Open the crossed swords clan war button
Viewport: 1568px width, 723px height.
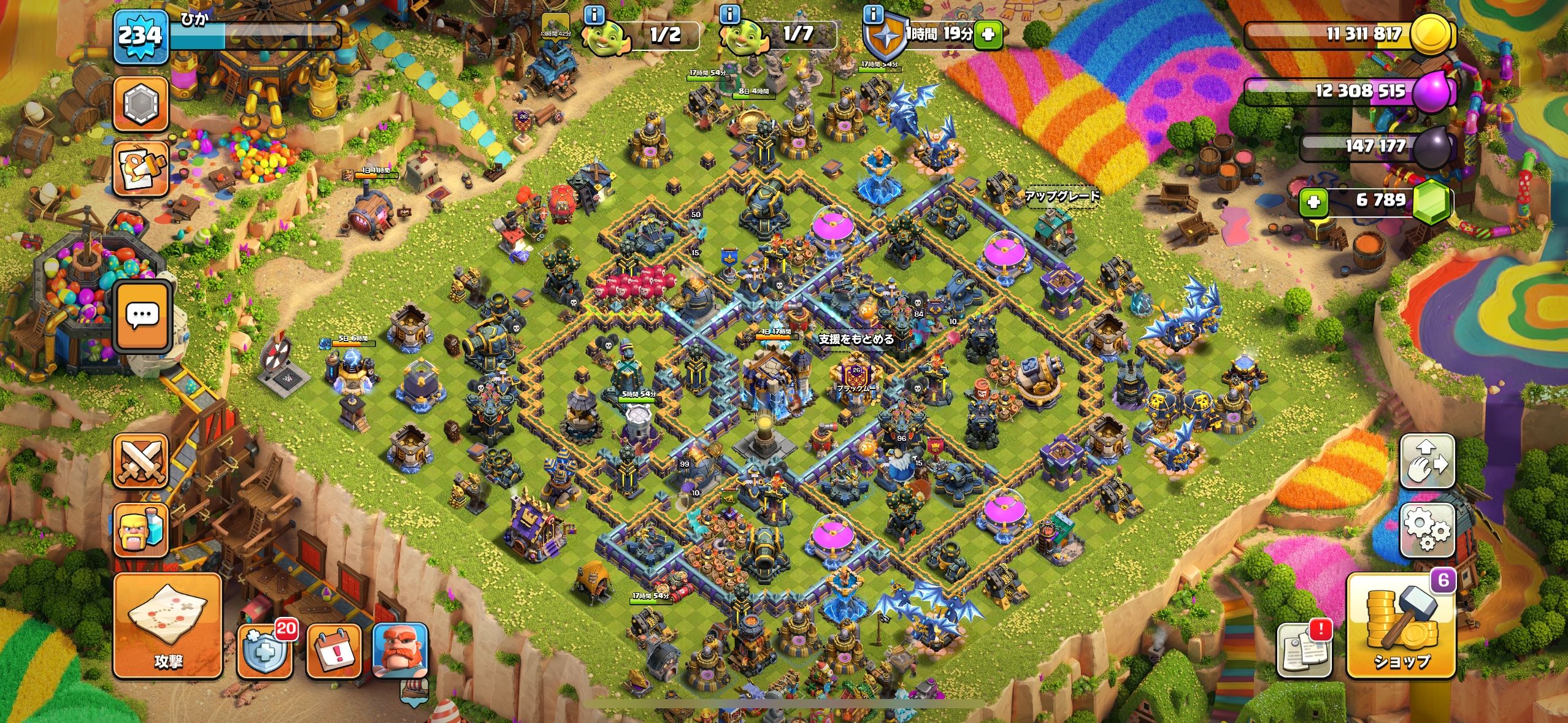point(140,462)
